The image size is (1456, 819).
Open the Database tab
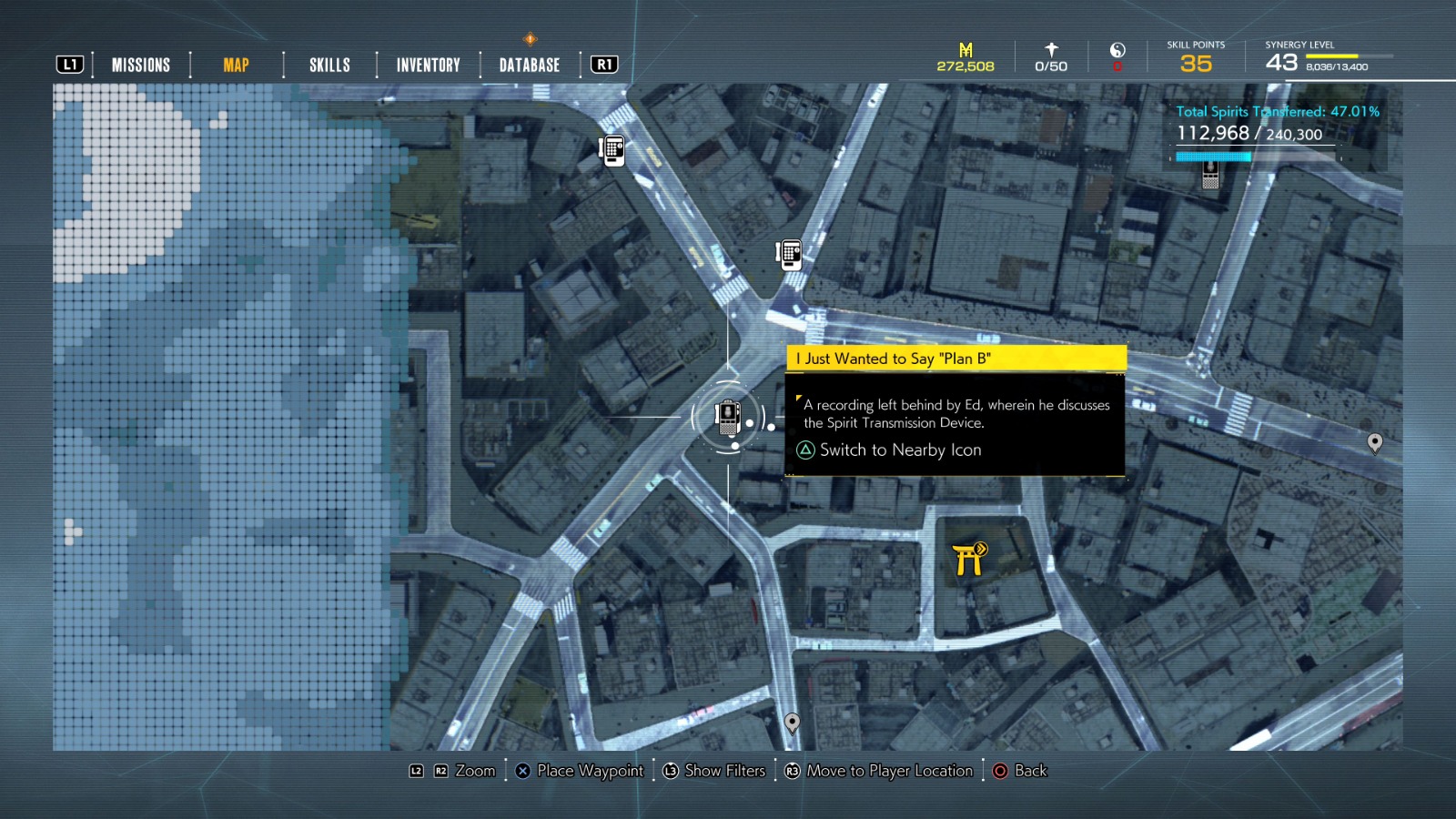tap(528, 65)
